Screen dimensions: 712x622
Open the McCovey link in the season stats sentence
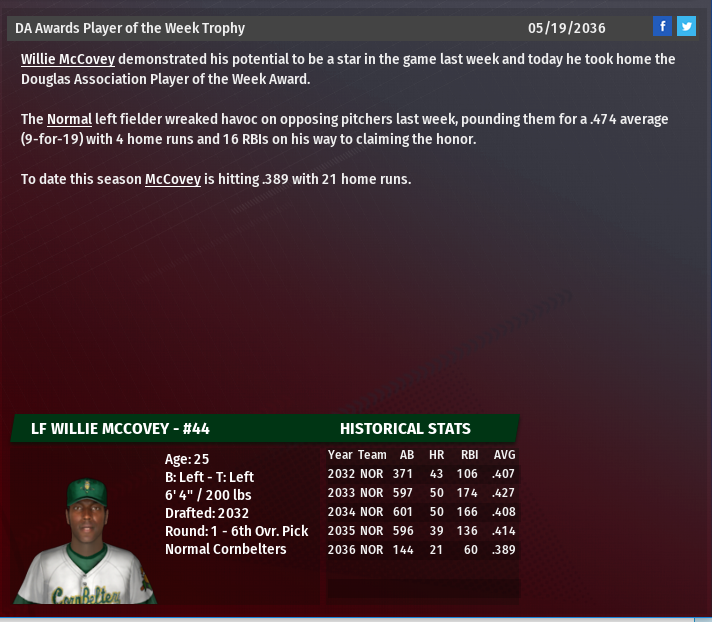[x=173, y=179]
